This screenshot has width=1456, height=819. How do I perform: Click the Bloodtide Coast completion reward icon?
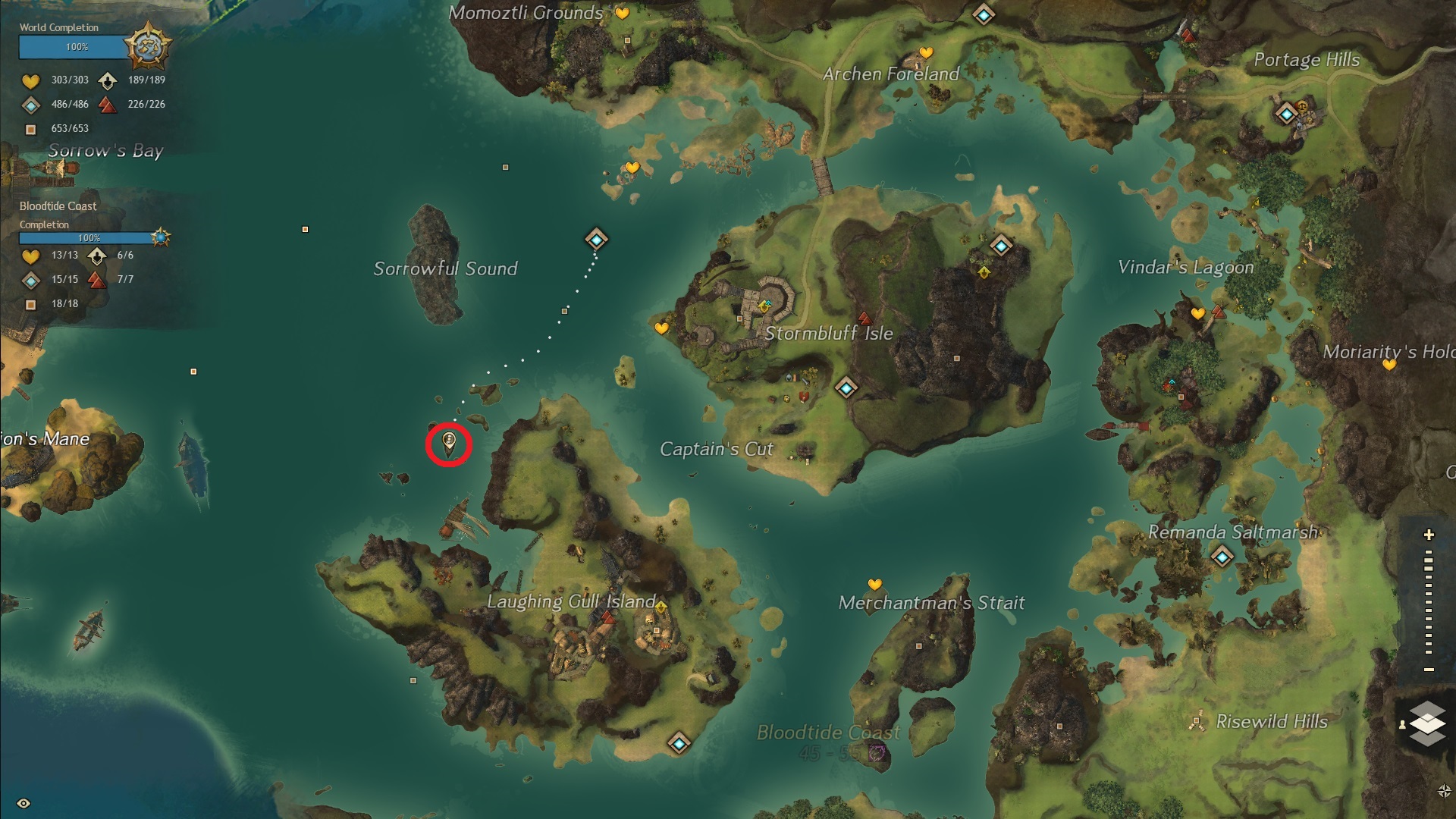click(x=160, y=237)
